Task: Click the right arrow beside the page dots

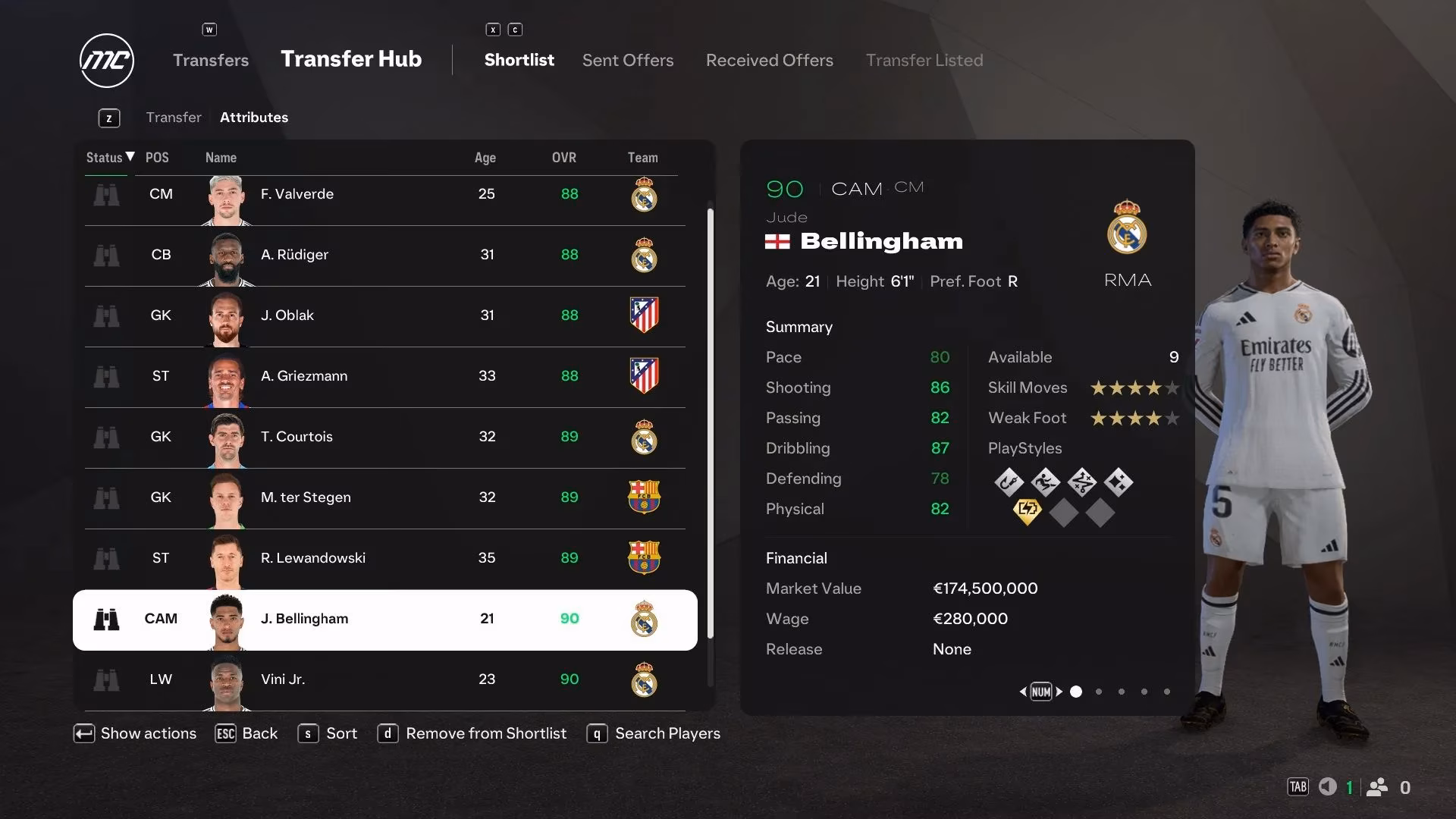Action: click(1061, 692)
